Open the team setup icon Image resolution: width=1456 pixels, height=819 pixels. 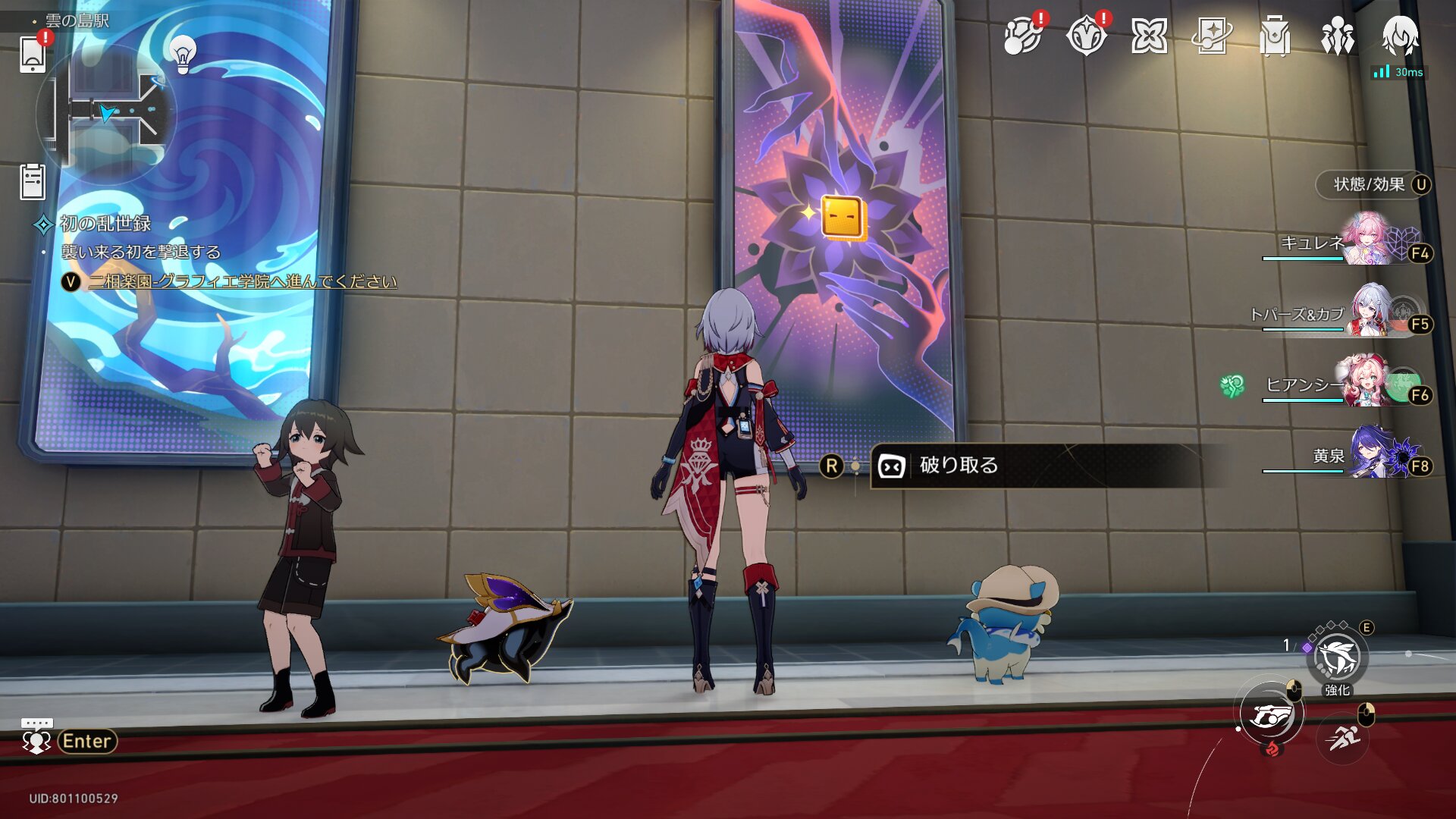coord(1338,36)
